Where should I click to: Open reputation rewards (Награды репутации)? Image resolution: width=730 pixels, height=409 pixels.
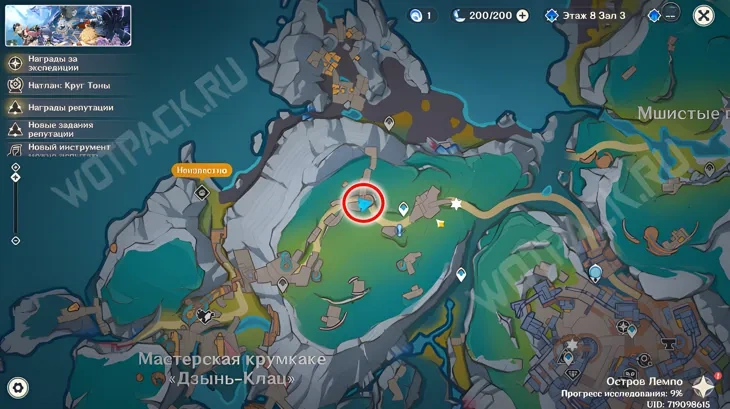(x=17, y=107)
